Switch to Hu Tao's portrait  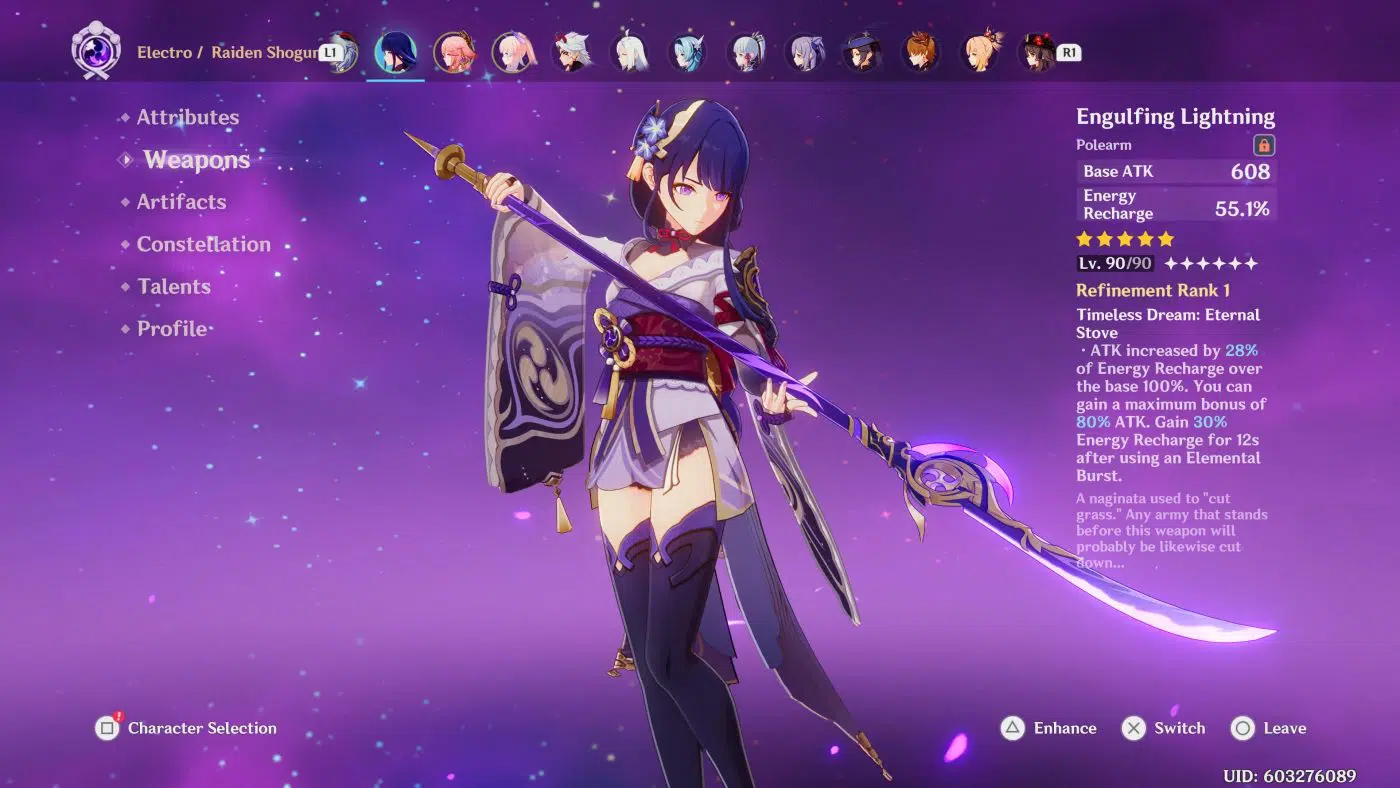(1038, 52)
